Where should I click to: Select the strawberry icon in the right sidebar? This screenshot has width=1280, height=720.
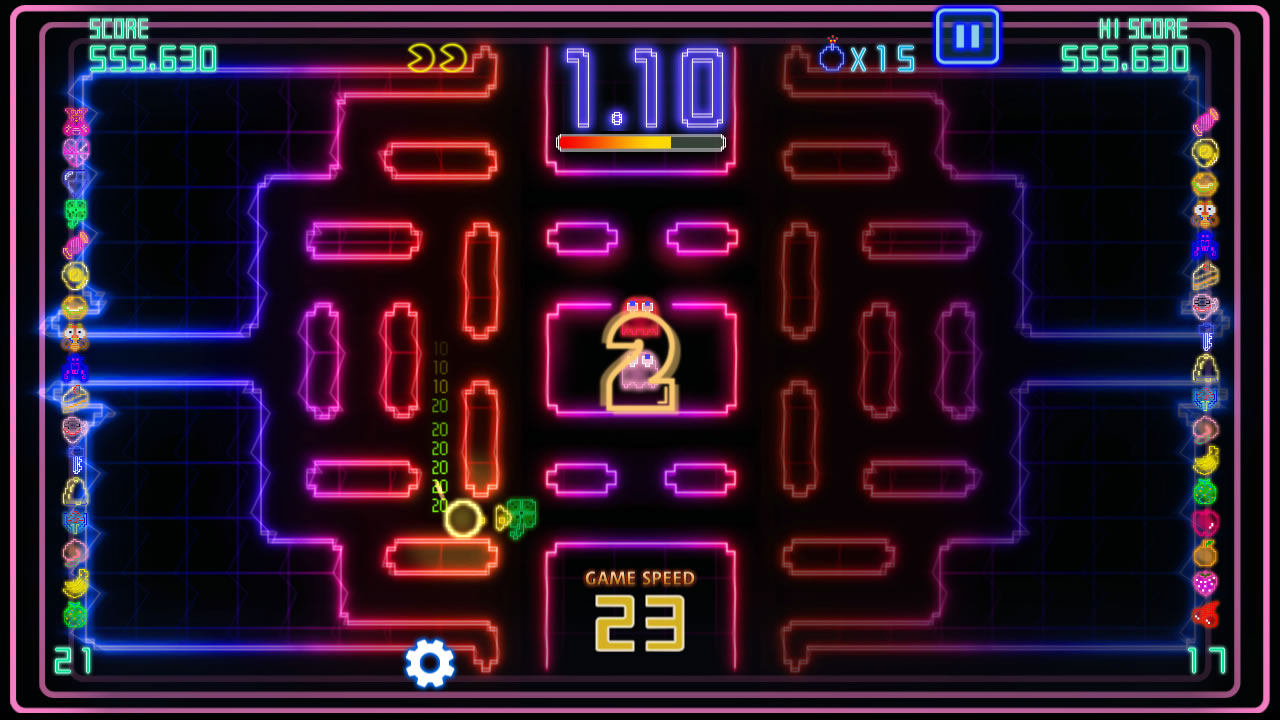[1207, 582]
